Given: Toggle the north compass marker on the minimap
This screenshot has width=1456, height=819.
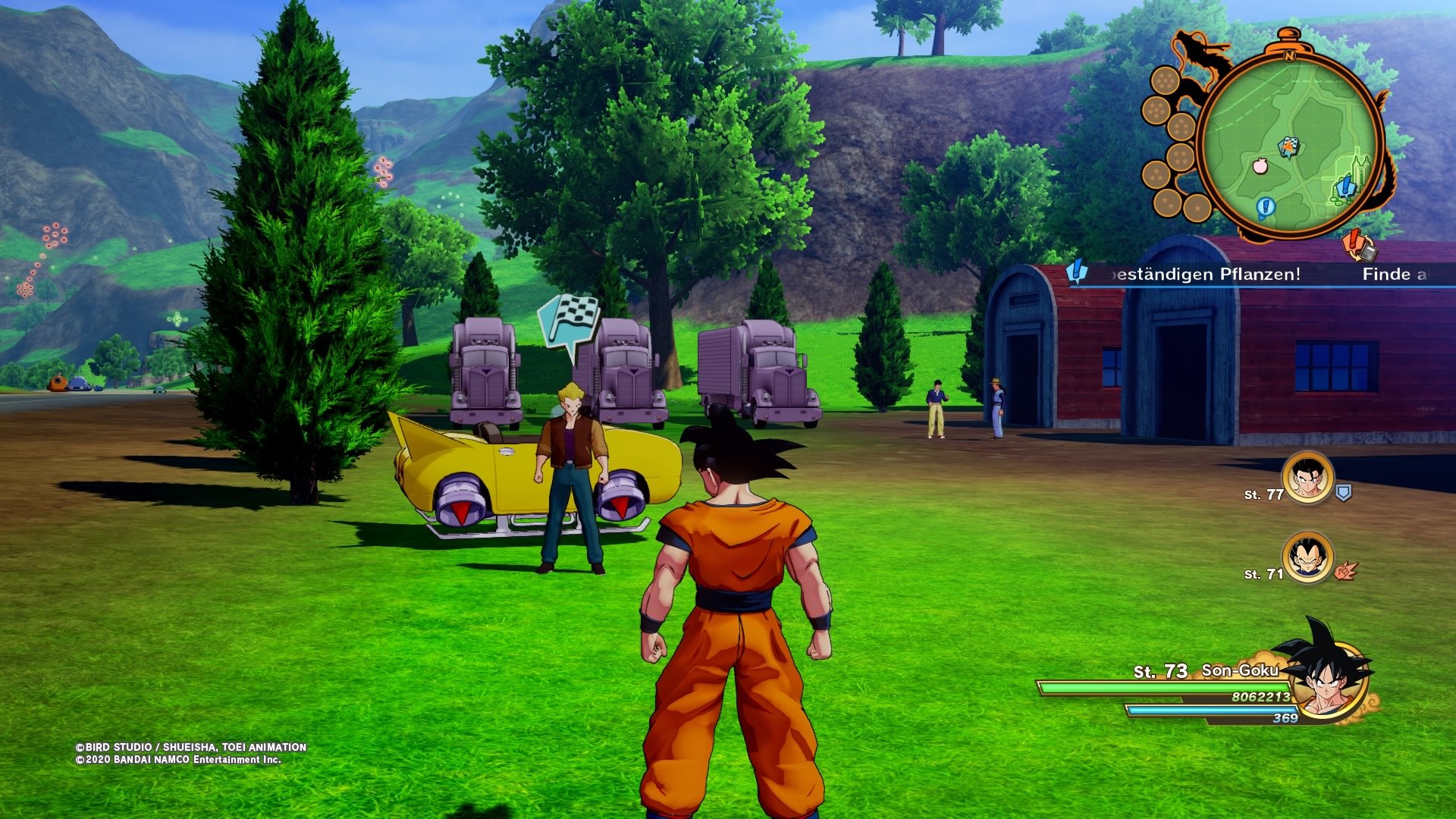Looking at the screenshot, I should pos(1290,55).
